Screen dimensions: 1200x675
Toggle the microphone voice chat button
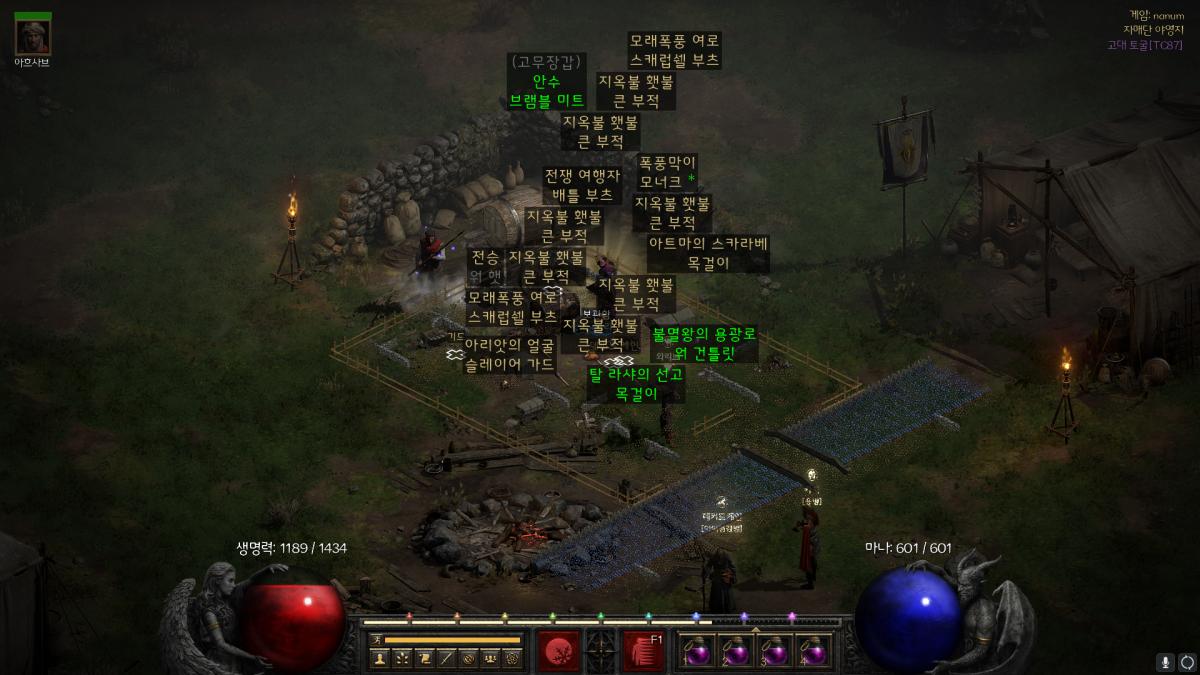coord(1165,662)
